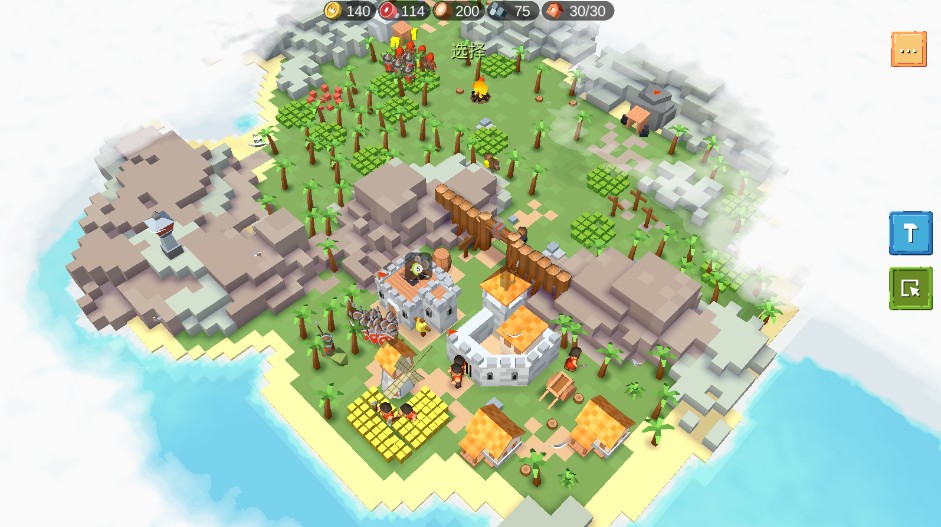
Task: Activate the green selection box tool
Action: point(910,288)
